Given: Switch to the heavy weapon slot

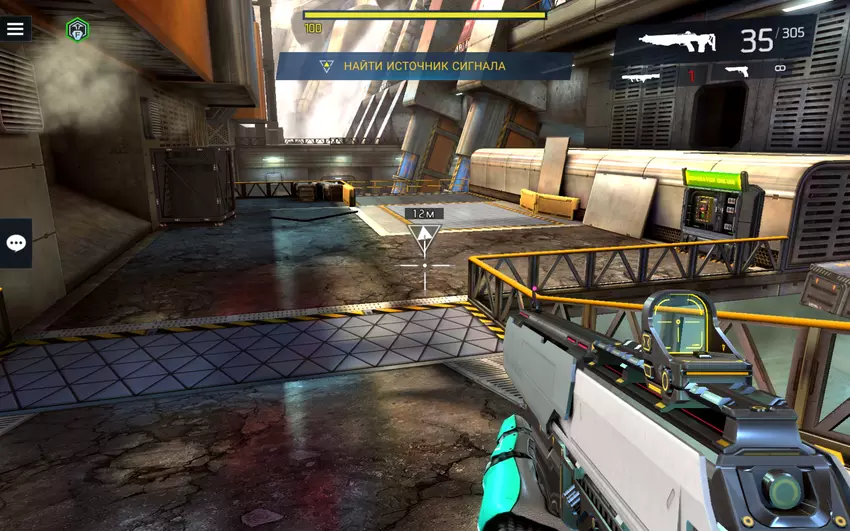Looking at the screenshot, I should coord(646,74).
